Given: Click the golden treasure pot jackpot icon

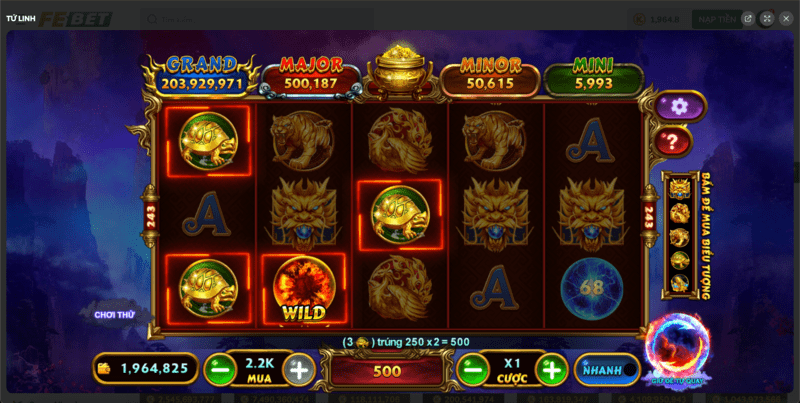Looking at the screenshot, I should [x=399, y=70].
